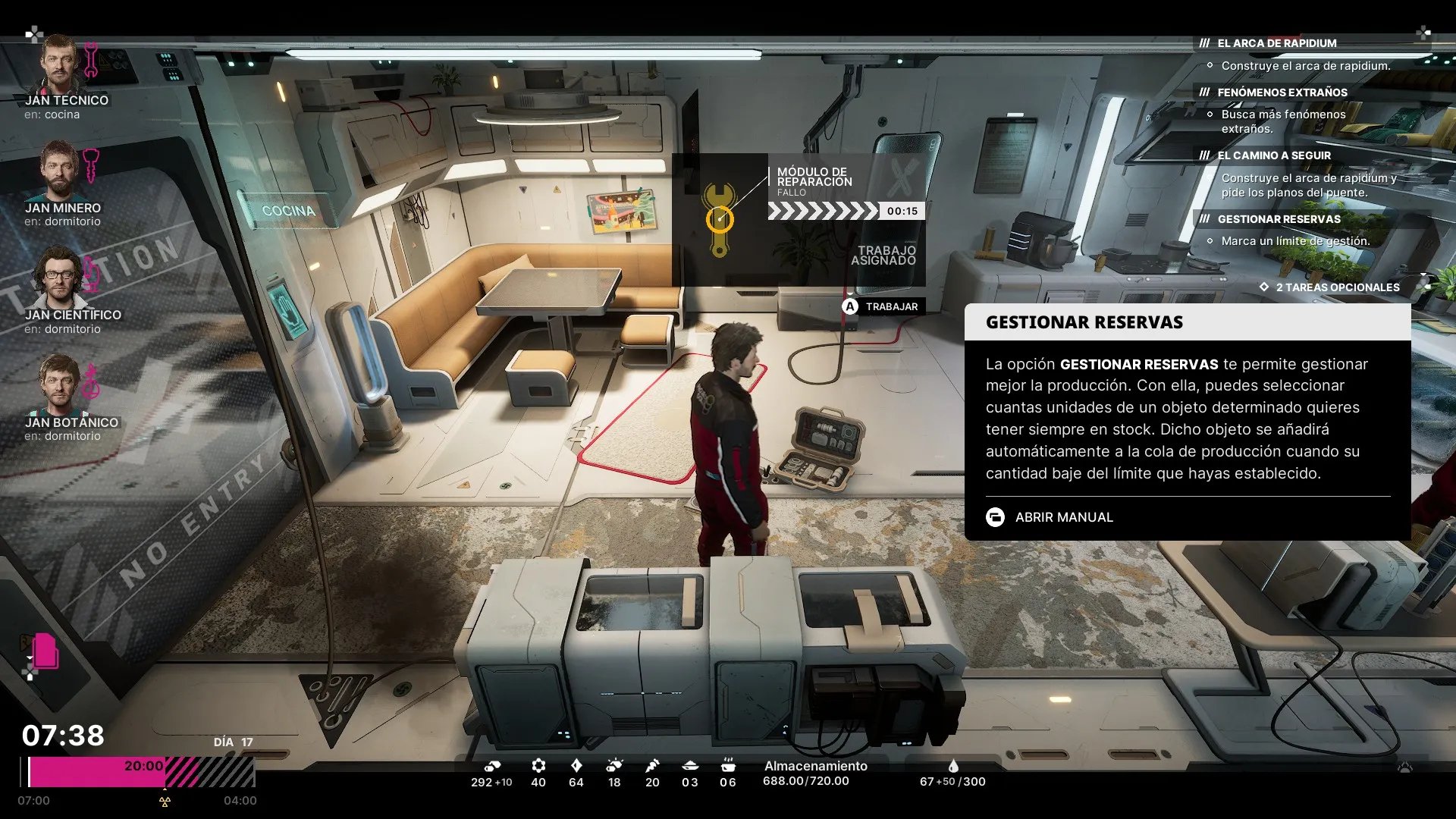Select the yellow wrench repair module icon
Viewport: 1456px width, 819px height.
coord(720,219)
